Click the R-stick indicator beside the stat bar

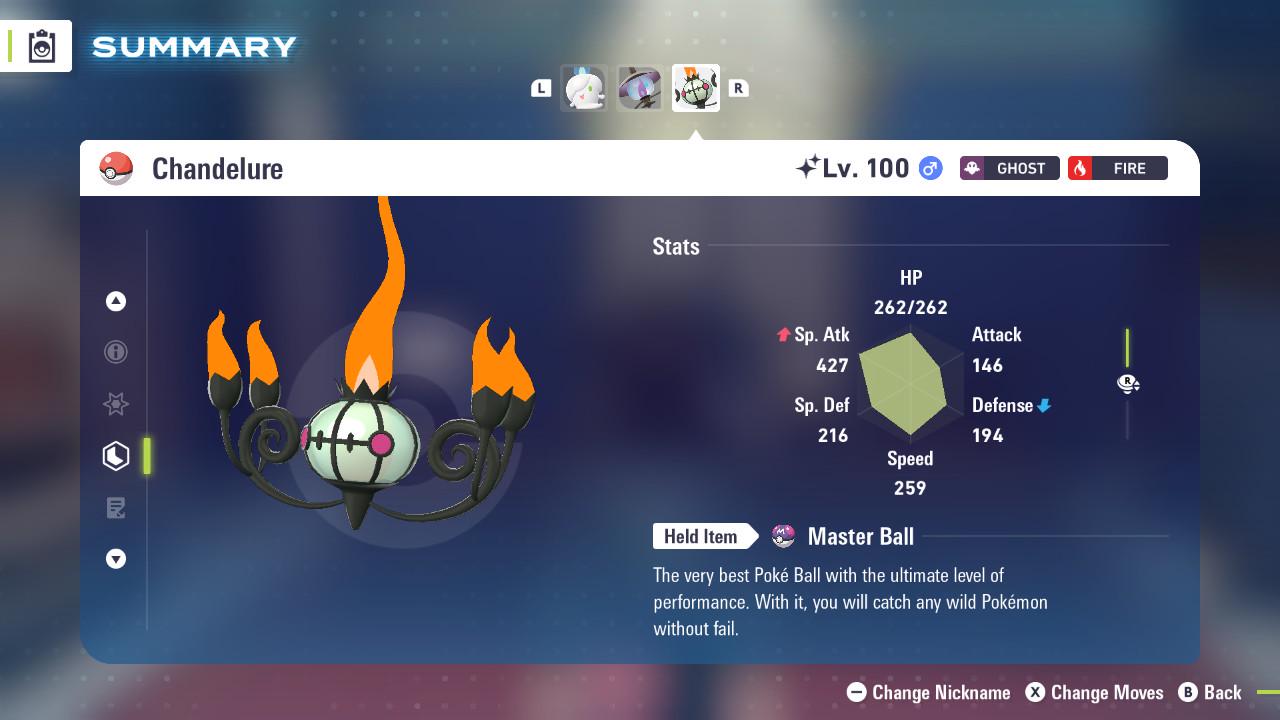(x=1128, y=383)
